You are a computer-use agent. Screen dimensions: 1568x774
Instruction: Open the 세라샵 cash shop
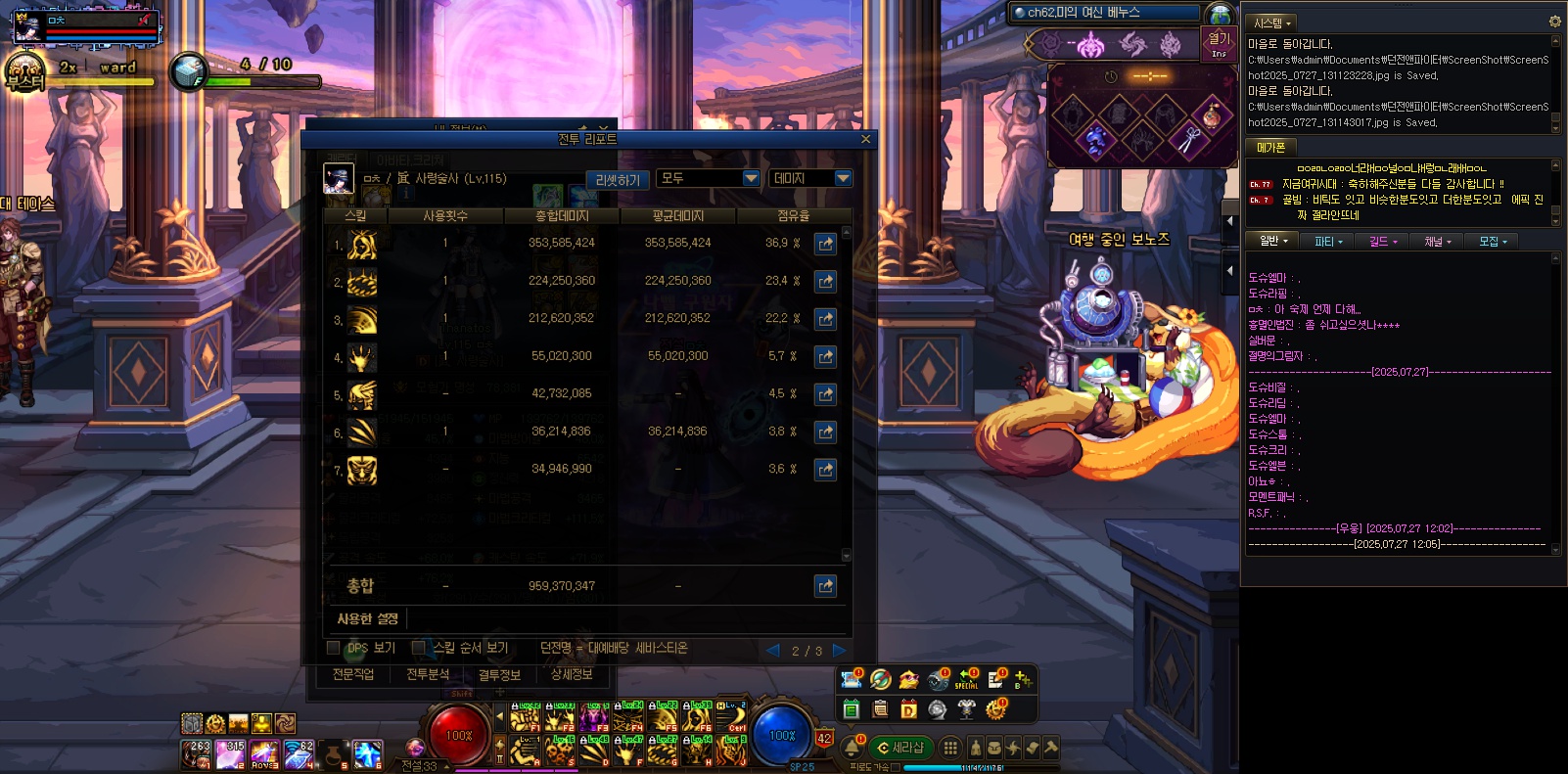coord(900,748)
